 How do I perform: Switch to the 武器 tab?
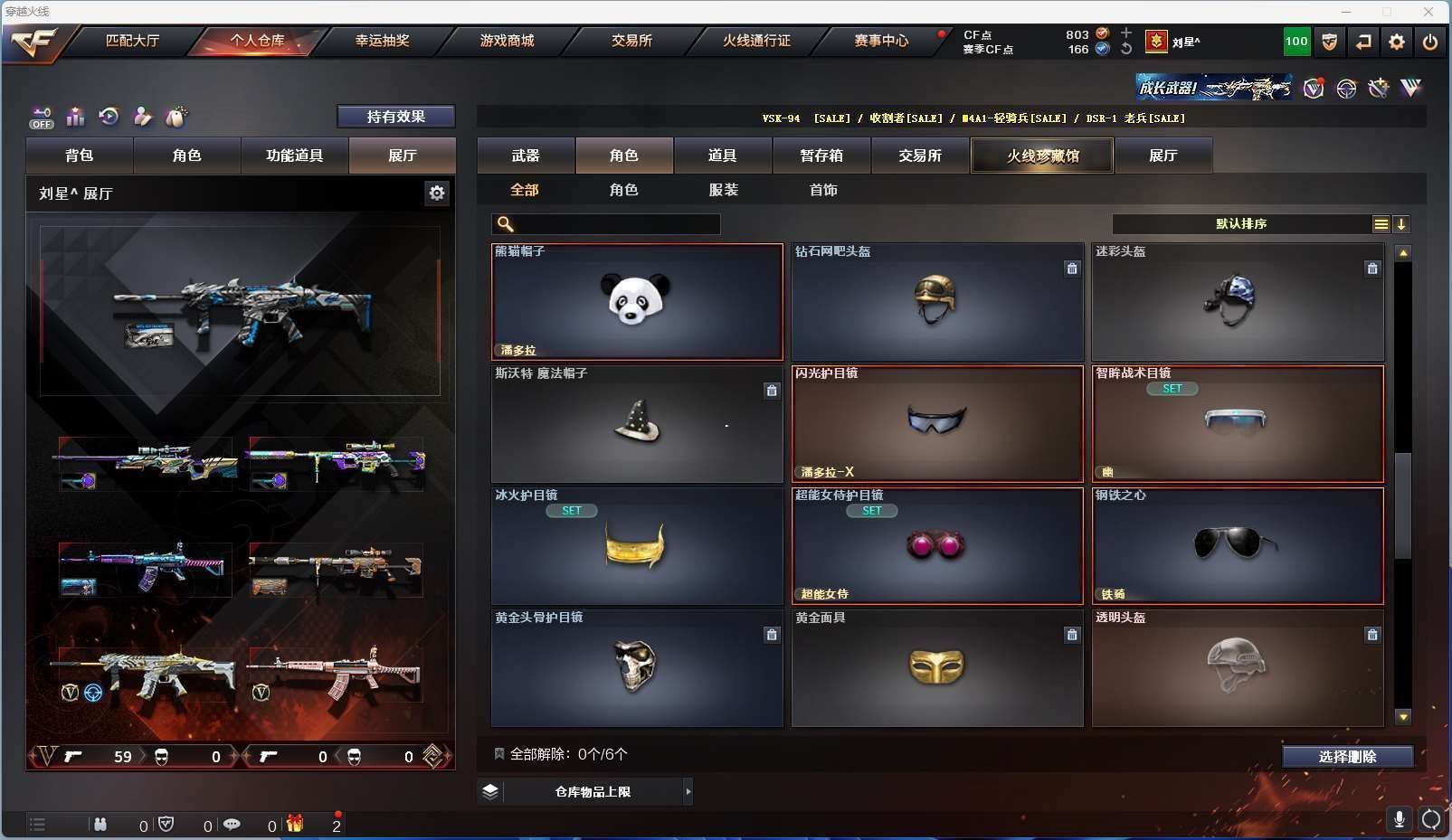[526, 156]
